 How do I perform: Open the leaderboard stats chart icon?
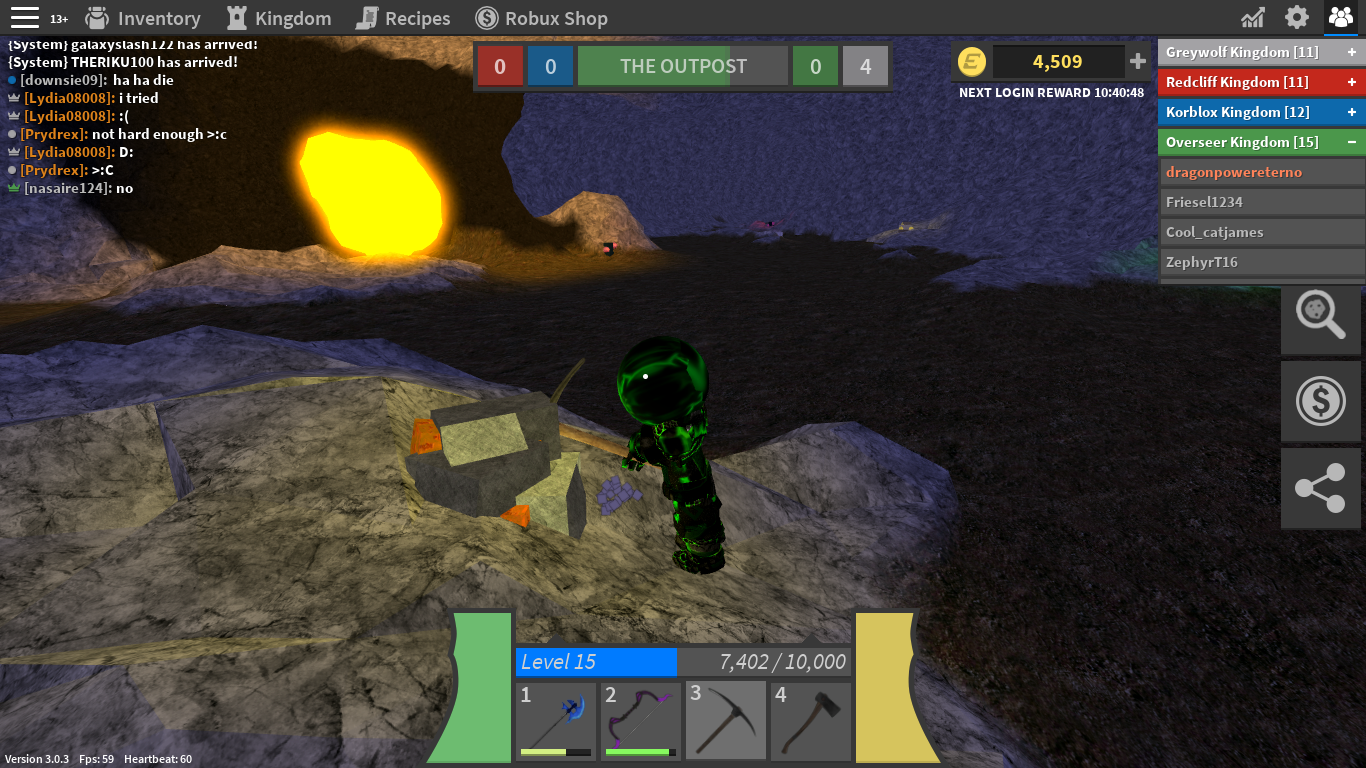point(1253,18)
